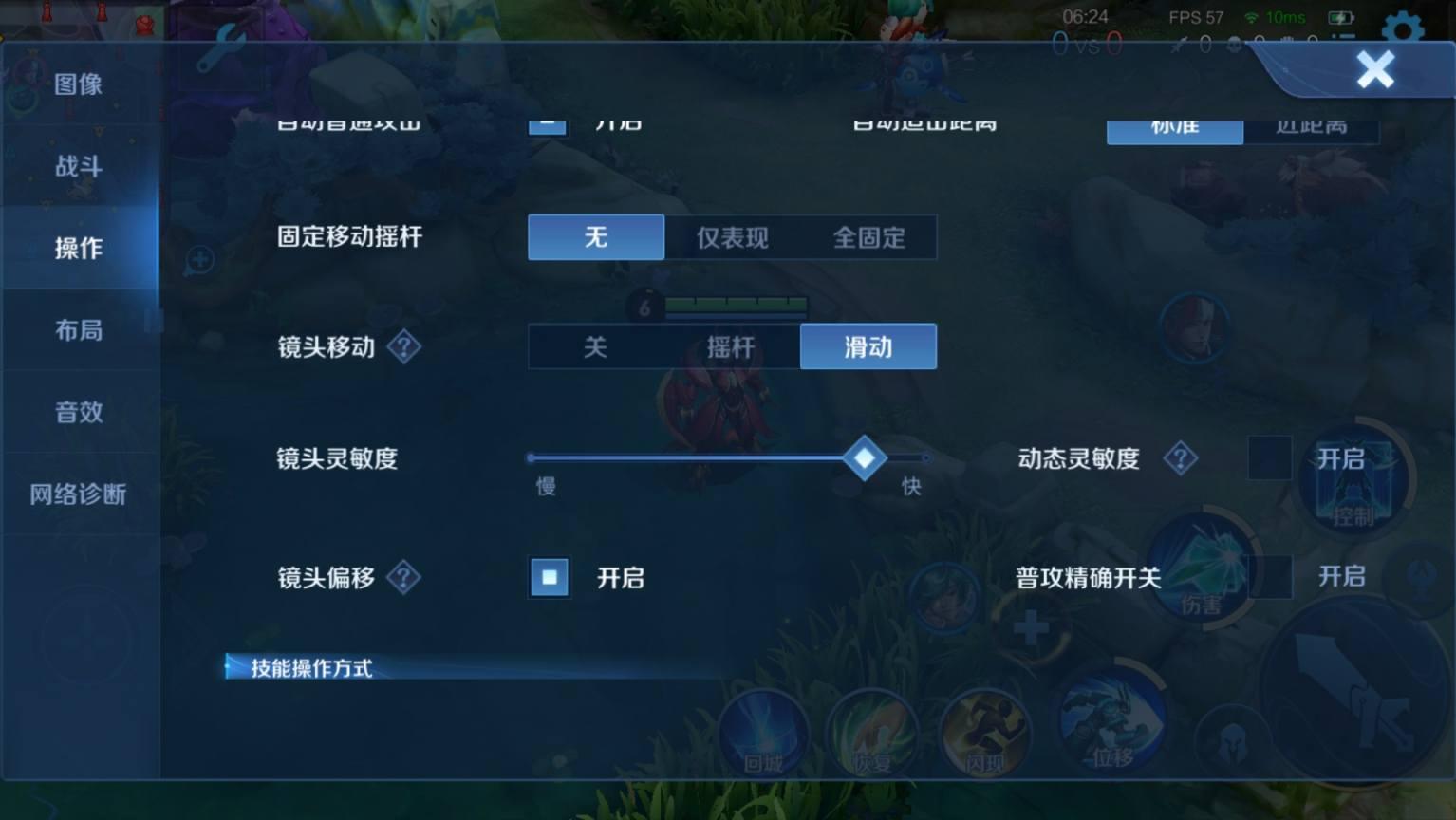
Task: Open the 网络诊断 settings tab
Action: tap(79, 494)
